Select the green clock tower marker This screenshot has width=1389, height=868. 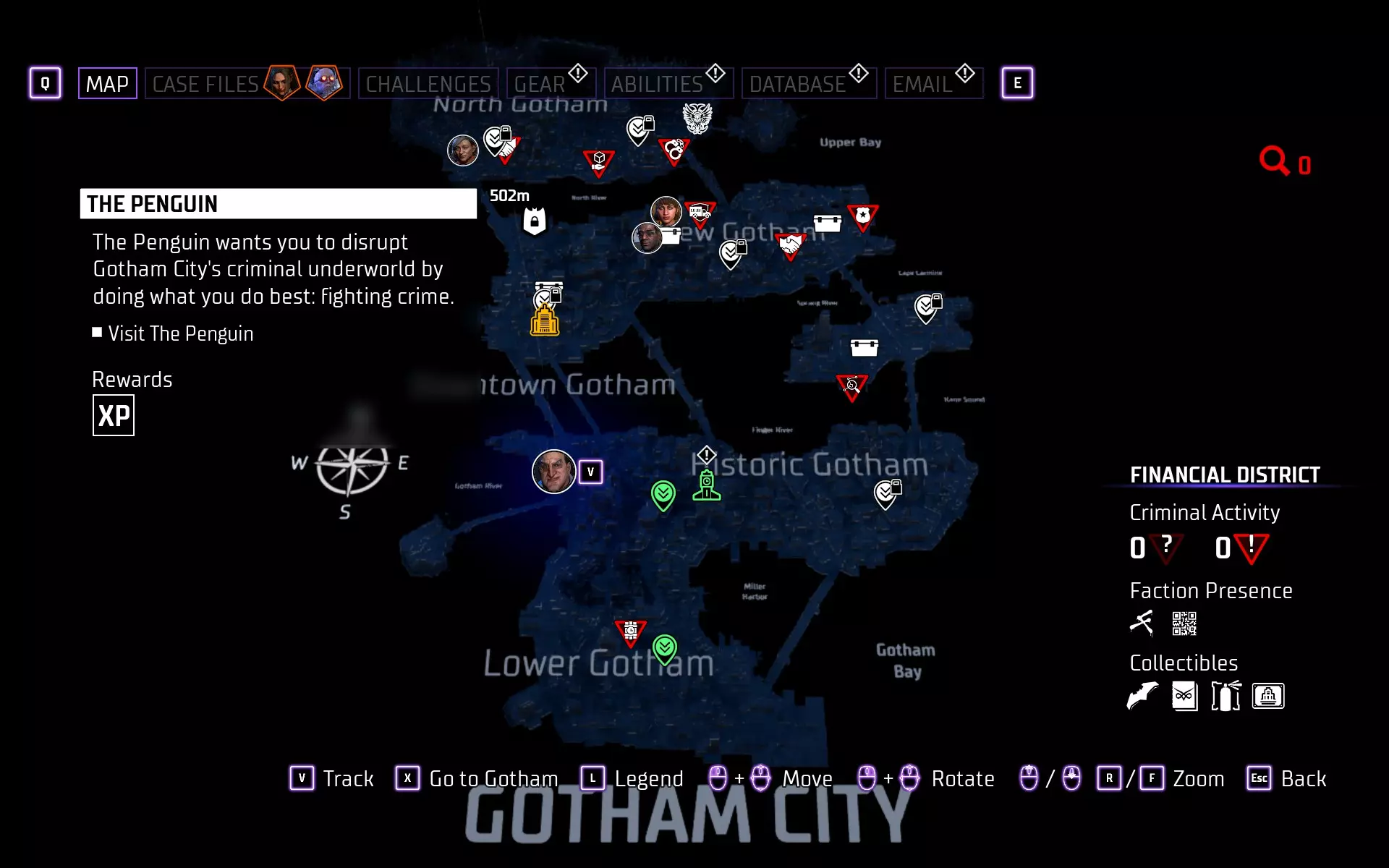[707, 485]
